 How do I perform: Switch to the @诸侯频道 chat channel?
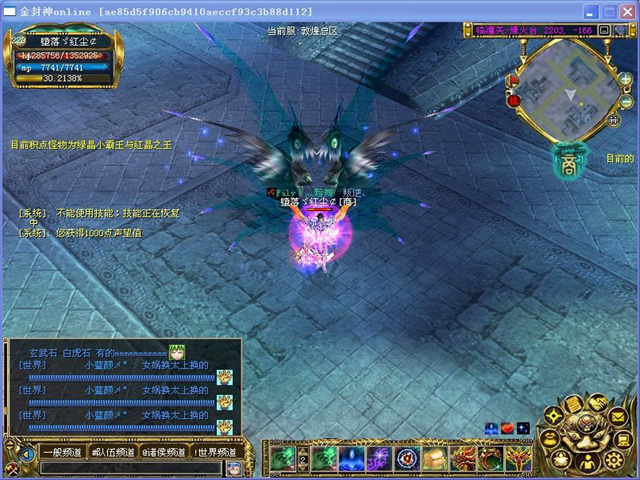pyautogui.click(x=165, y=452)
